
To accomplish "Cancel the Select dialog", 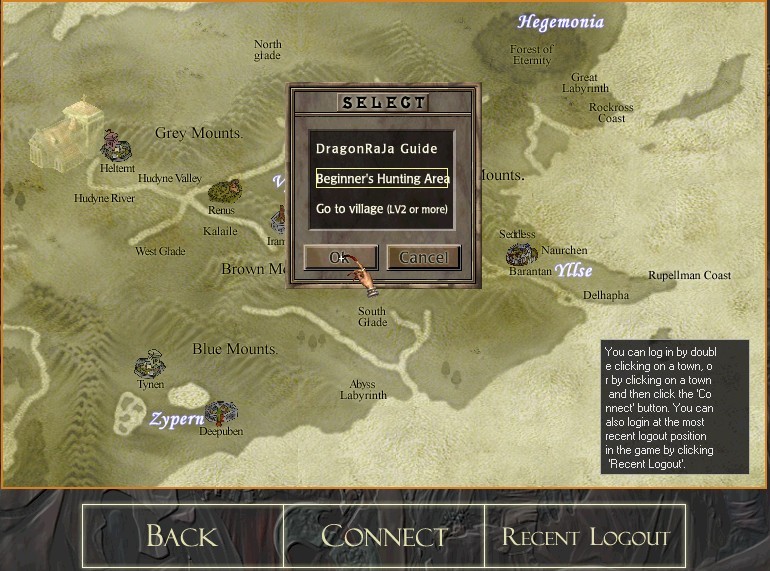I will pyautogui.click(x=423, y=257).
